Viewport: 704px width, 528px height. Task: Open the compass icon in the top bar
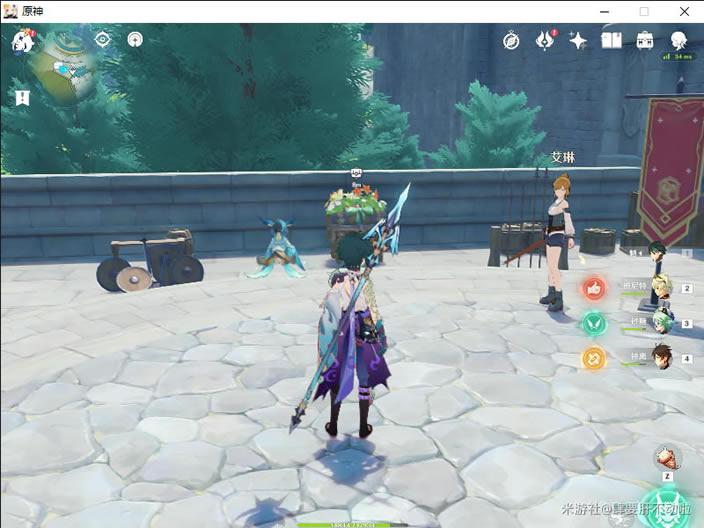tap(511, 40)
